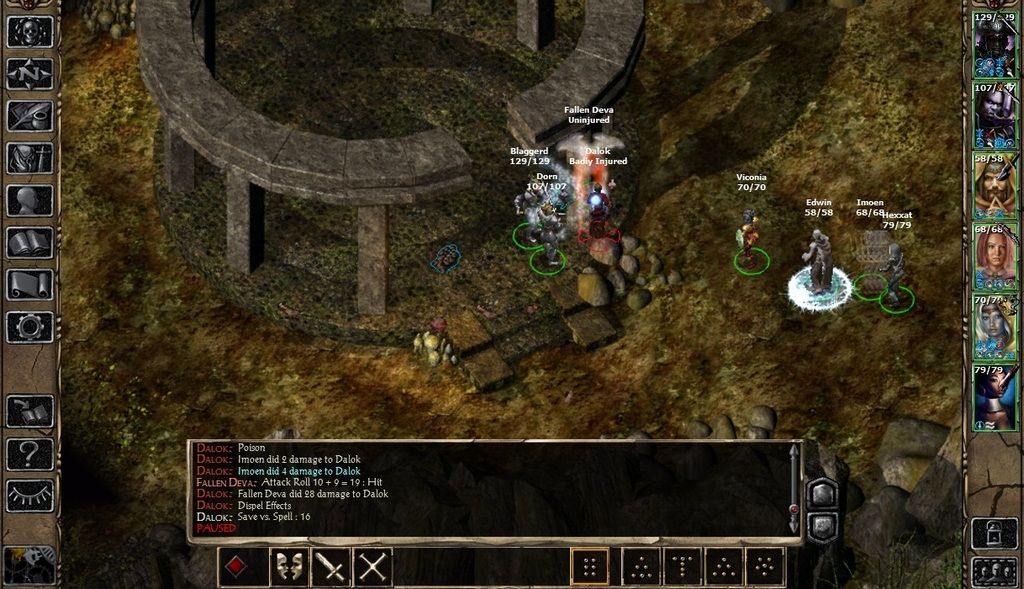Viewport: 1024px width, 589px height.
Task: Show the character record head button
Action: [29, 200]
